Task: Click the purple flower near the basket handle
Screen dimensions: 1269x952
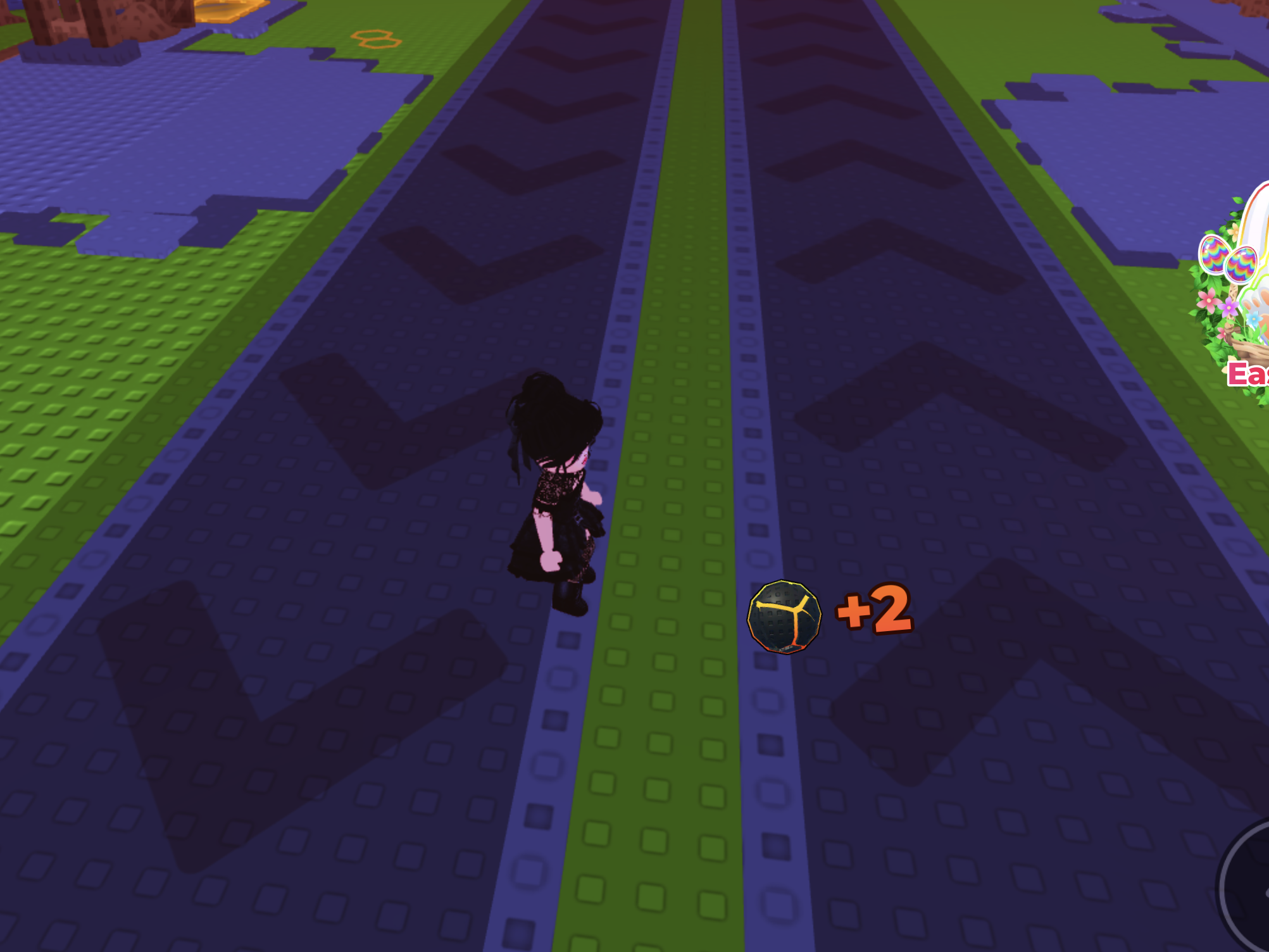Action: click(x=1230, y=307)
